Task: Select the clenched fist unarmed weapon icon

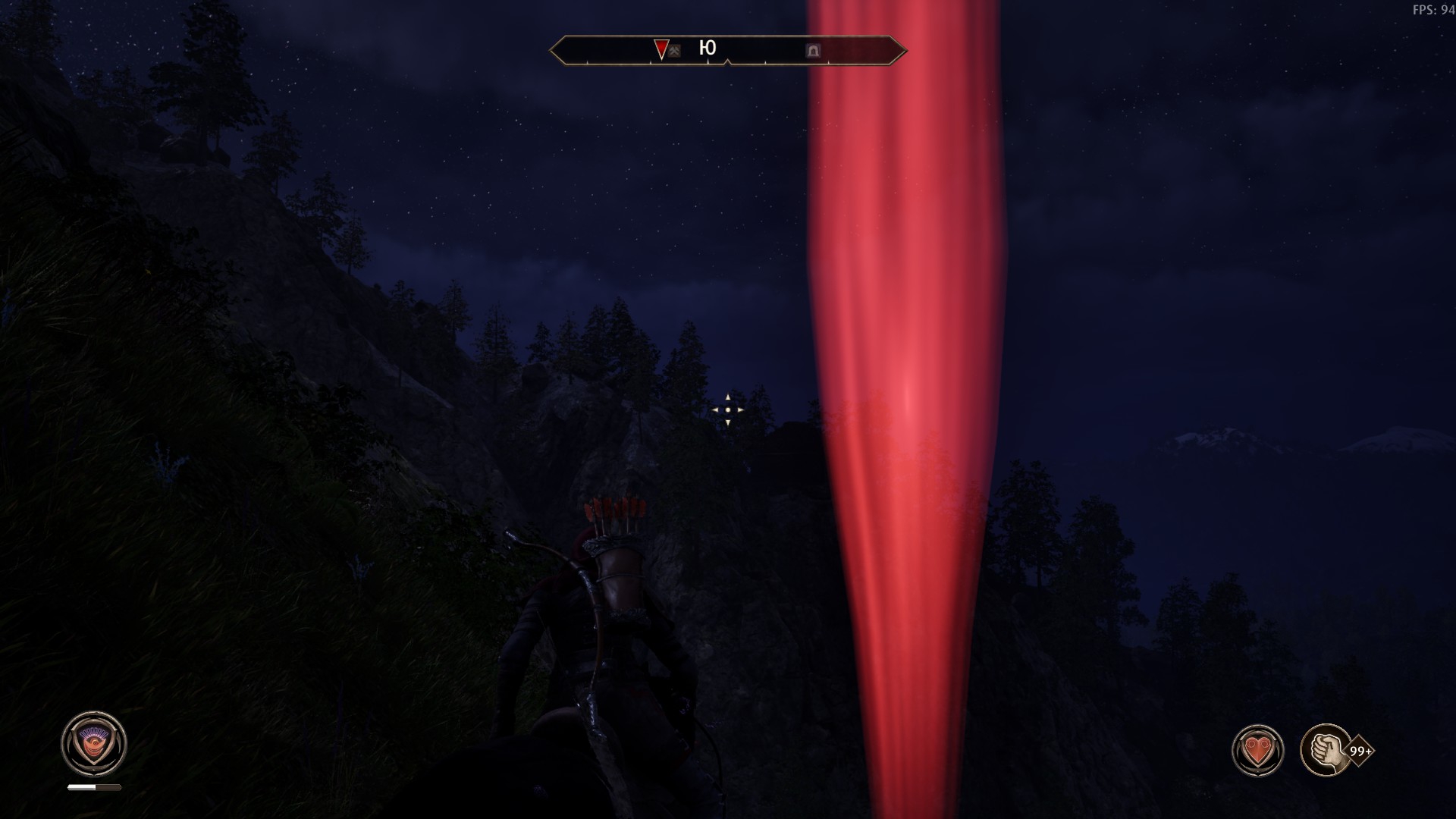Action: coord(1326,750)
